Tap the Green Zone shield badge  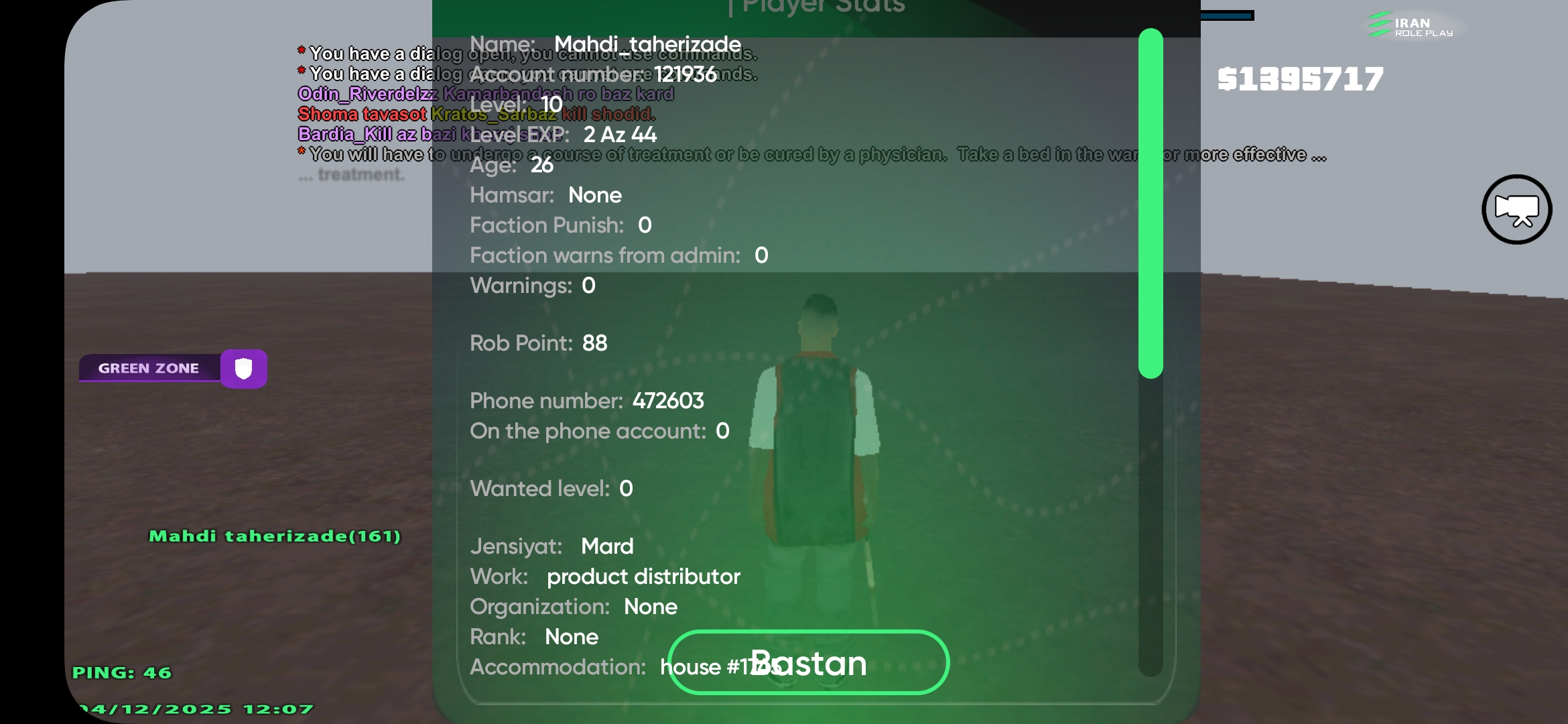click(x=243, y=369)
